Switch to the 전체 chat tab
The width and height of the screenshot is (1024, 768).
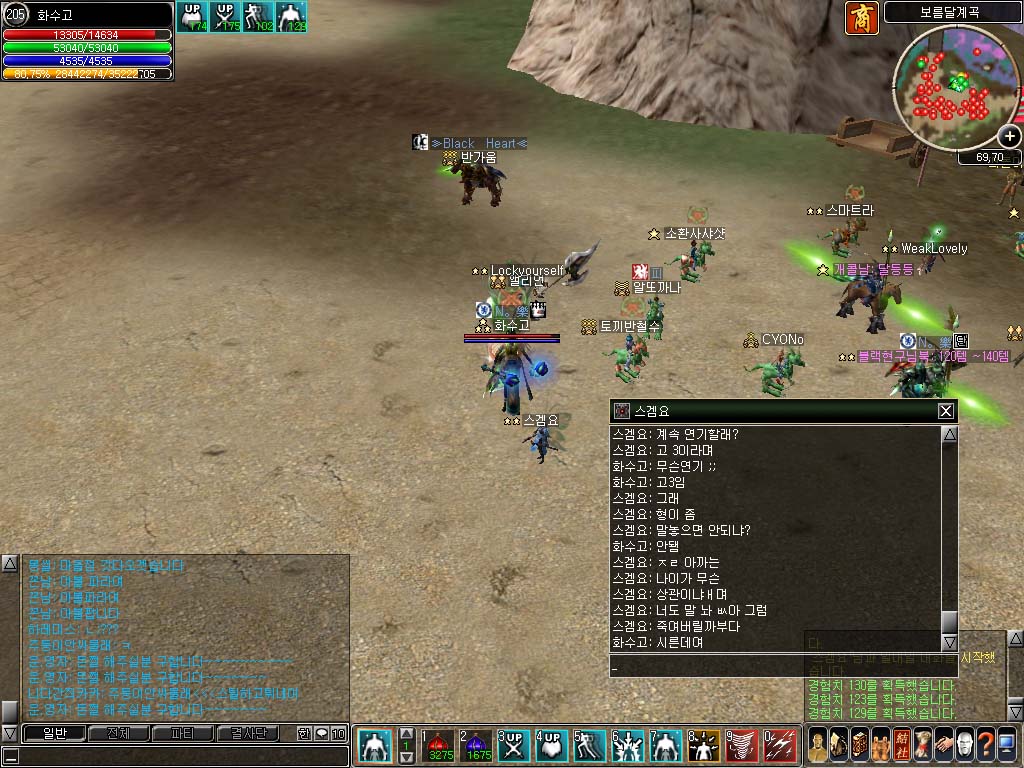point(117,733)
